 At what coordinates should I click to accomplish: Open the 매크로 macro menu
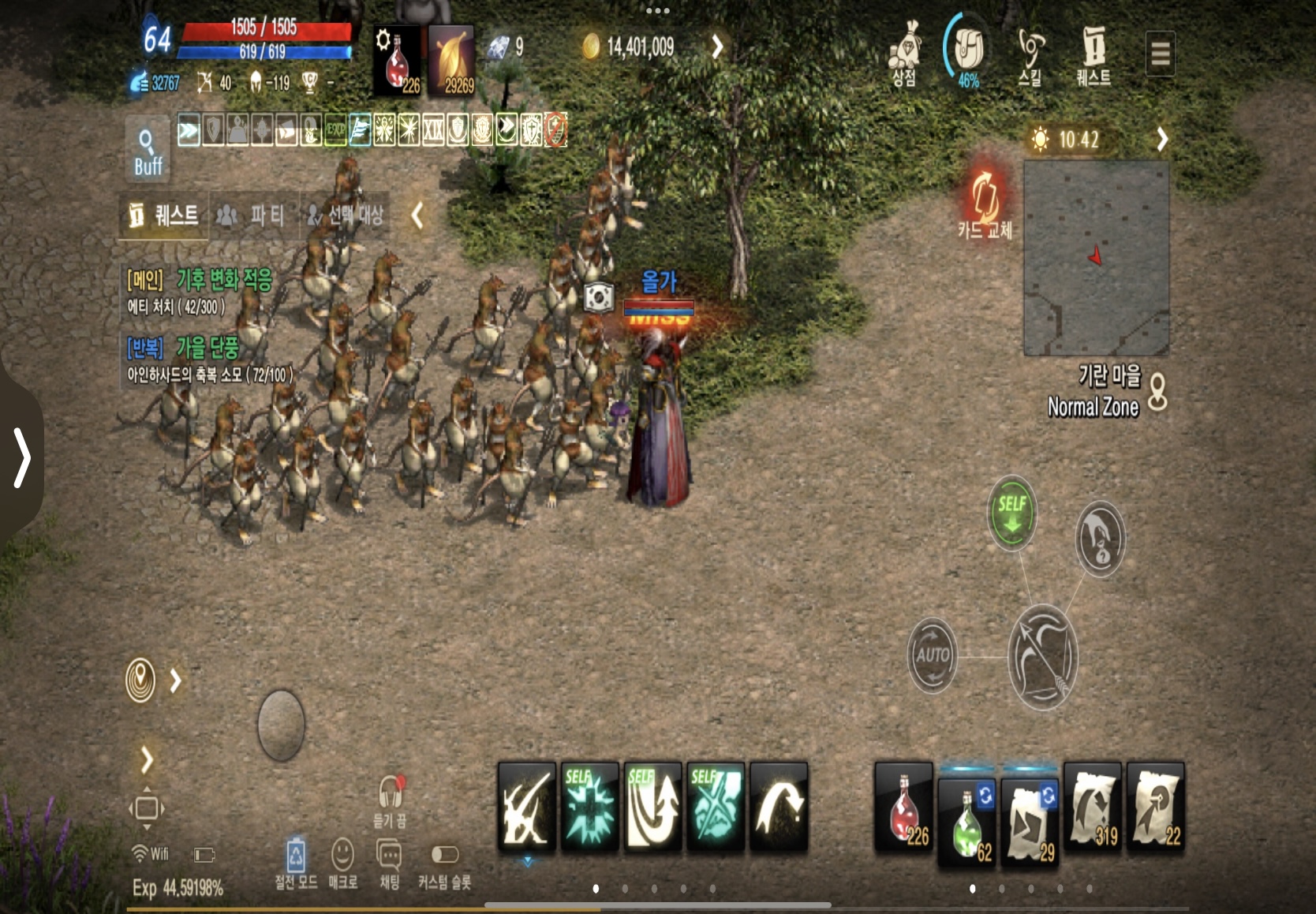click(342, 863)
